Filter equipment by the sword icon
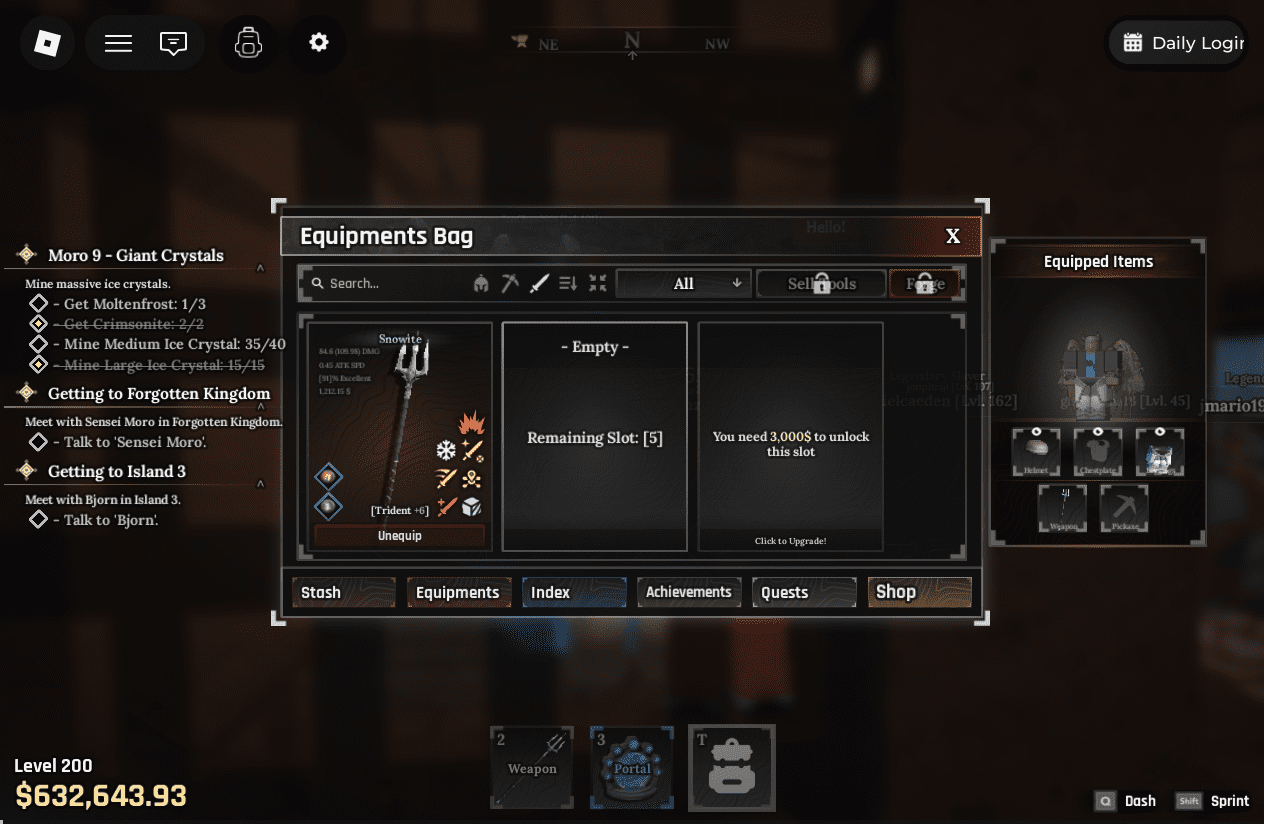 coord(539,284)
